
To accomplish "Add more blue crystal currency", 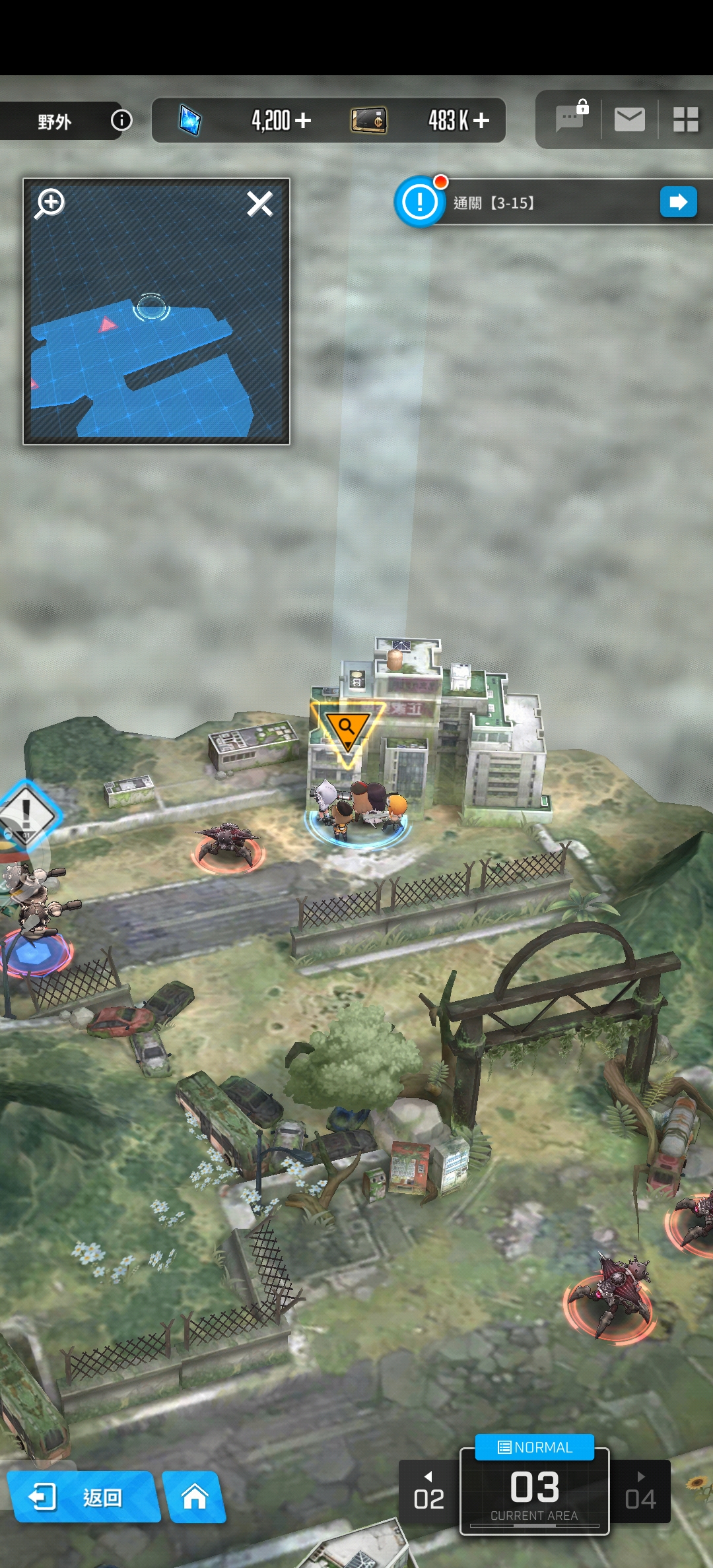I will click(303, 120).
